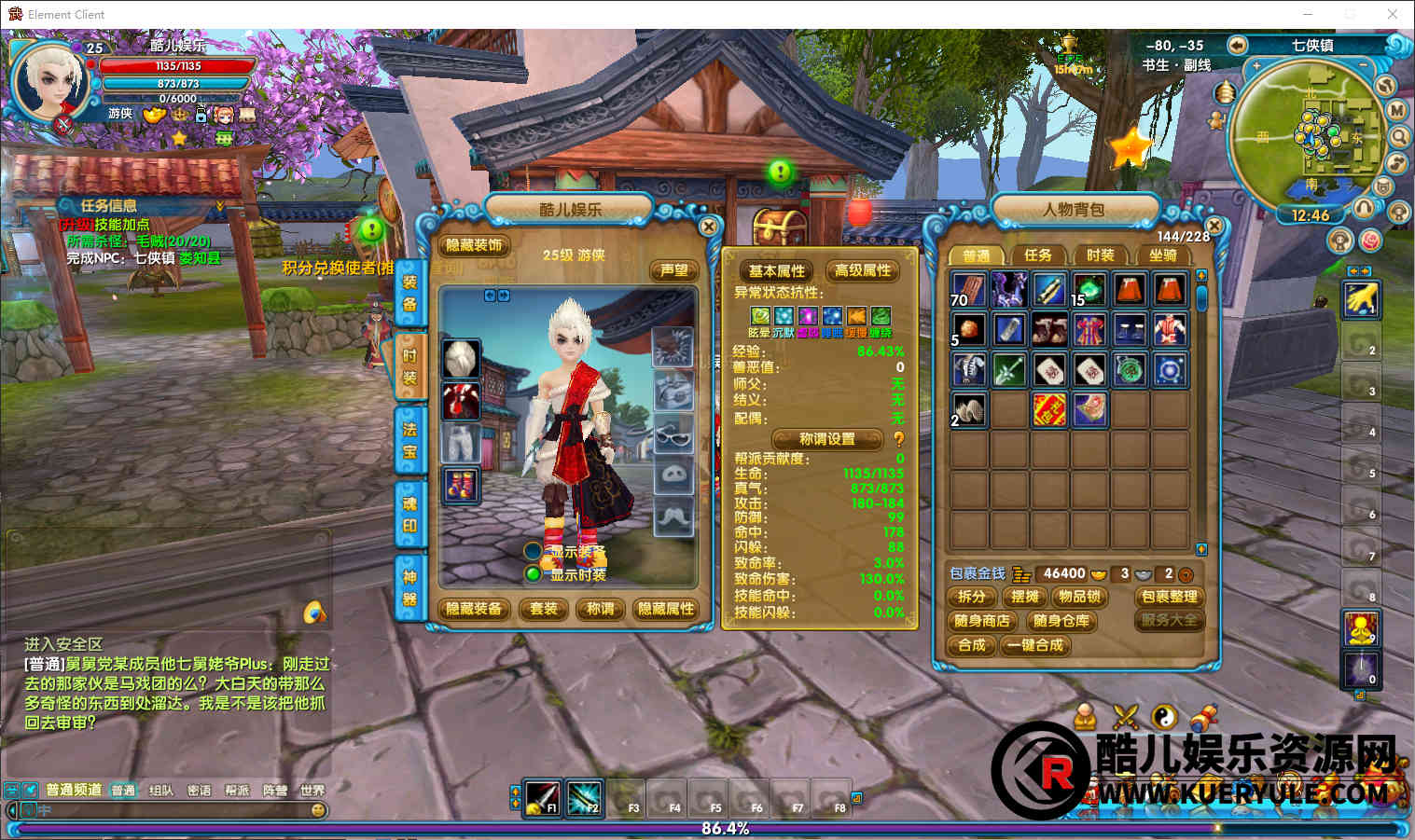Open the 声望 reputation button
Image resolution: width=1415 pixels, height=840 pixels.
[x=673, y=270]
